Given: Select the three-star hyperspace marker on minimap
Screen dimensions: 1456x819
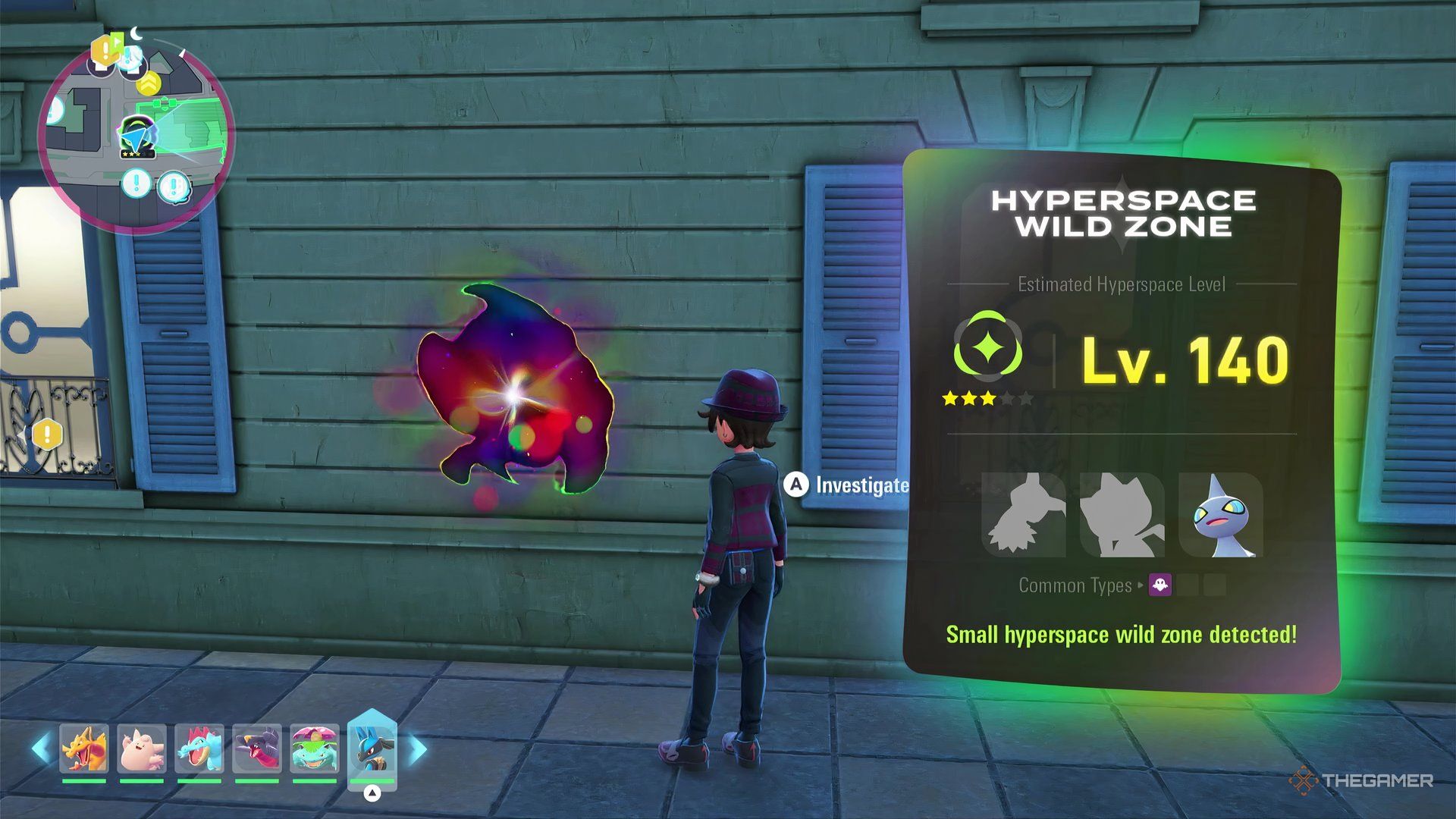Looking at the screenshot, I should tap(137, 138).
